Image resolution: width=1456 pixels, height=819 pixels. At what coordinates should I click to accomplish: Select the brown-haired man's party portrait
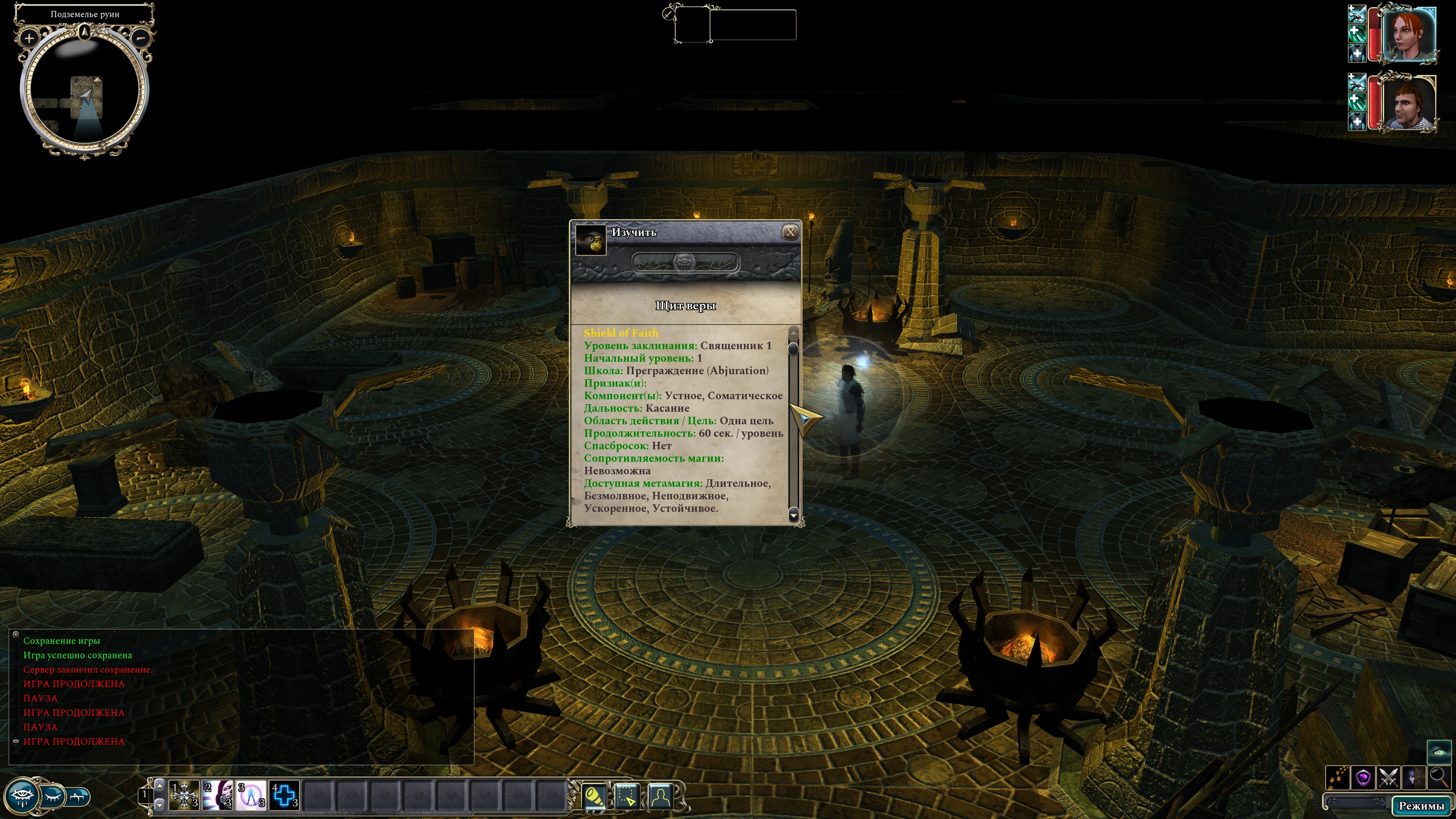click(1407, 103)
